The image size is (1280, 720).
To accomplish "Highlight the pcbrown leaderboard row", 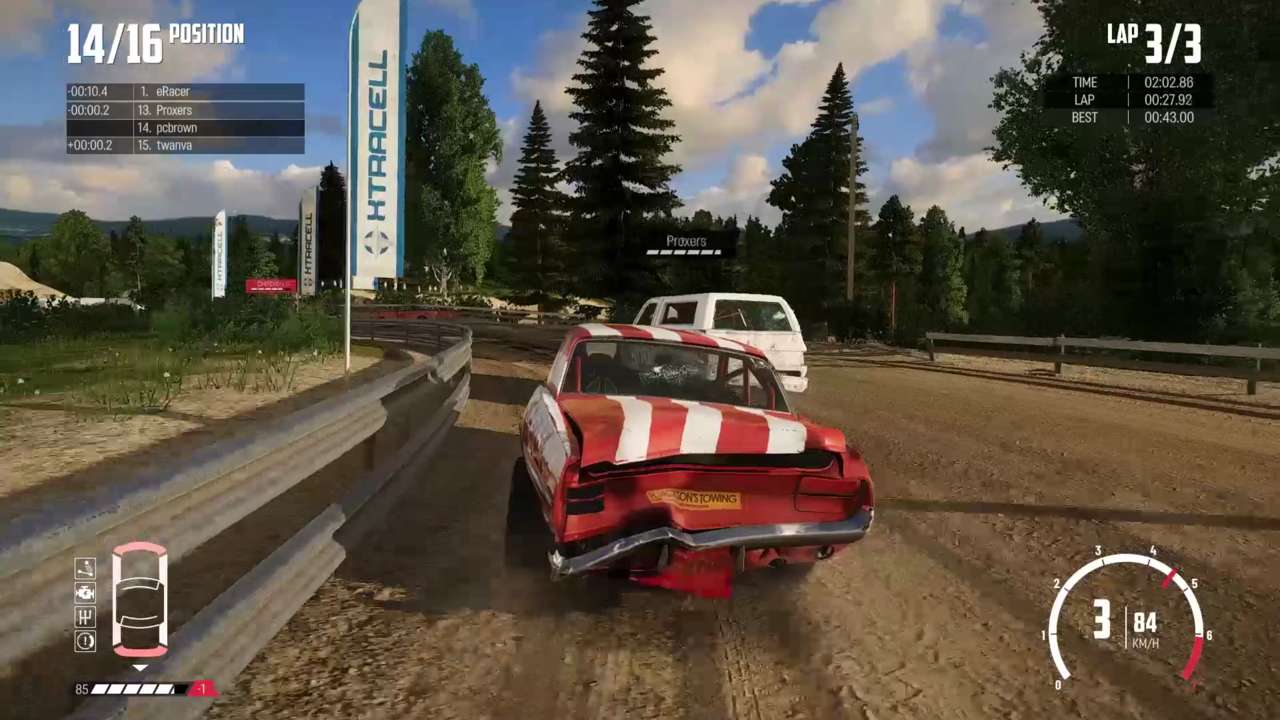I will (x=185, y=128).
